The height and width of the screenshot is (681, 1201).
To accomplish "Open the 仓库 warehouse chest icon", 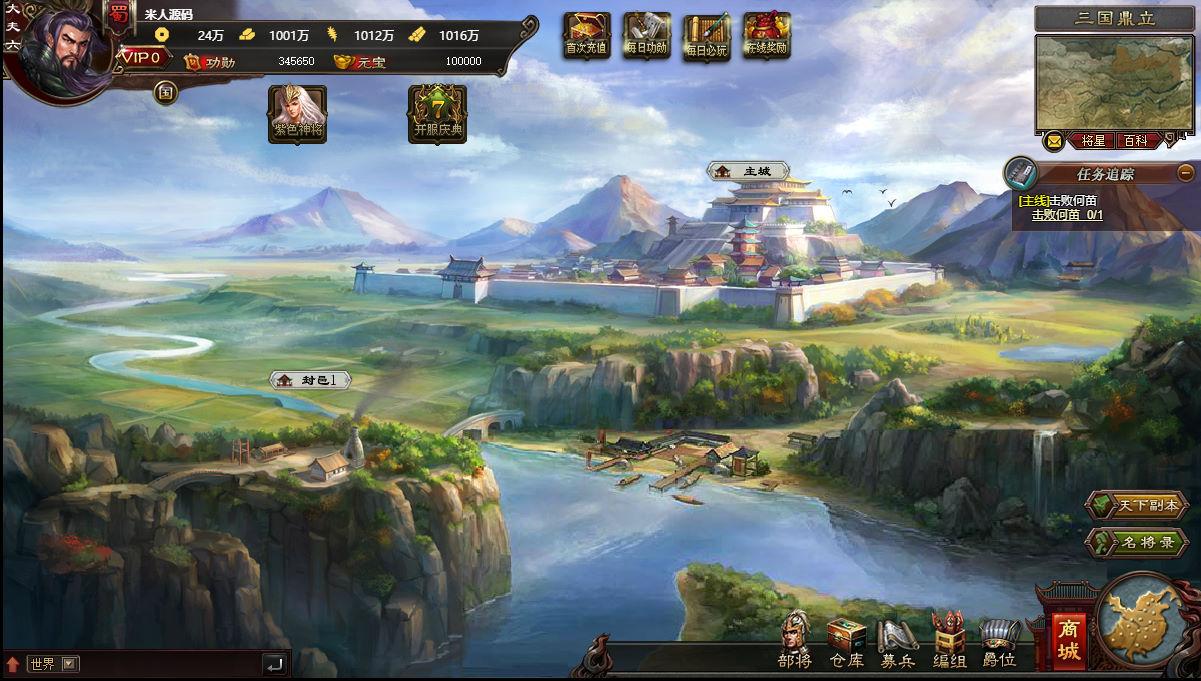I will 846,642.
